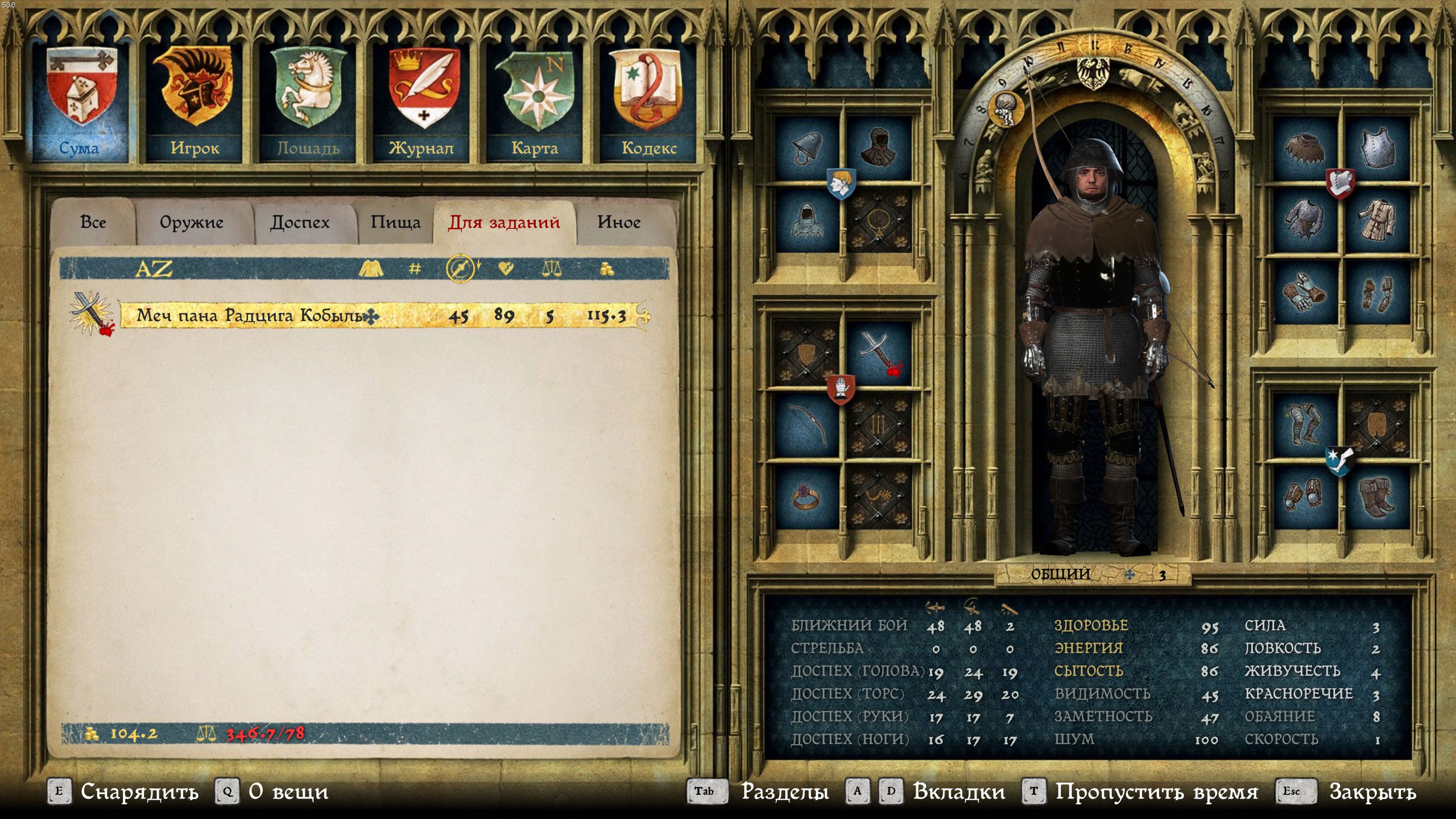Choose the Пища food tab
This screenshot has height=819, width=1456.
pos(395,222)
